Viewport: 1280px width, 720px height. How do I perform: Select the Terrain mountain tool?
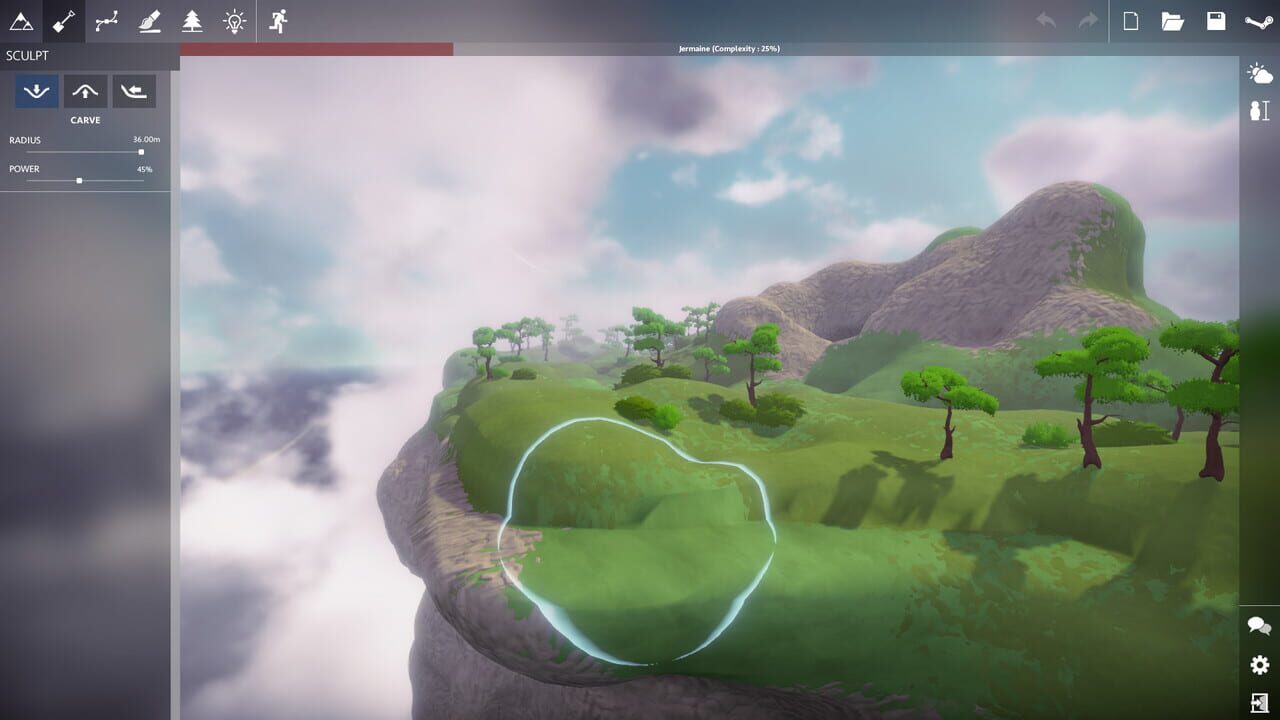[x=22, y=21]
